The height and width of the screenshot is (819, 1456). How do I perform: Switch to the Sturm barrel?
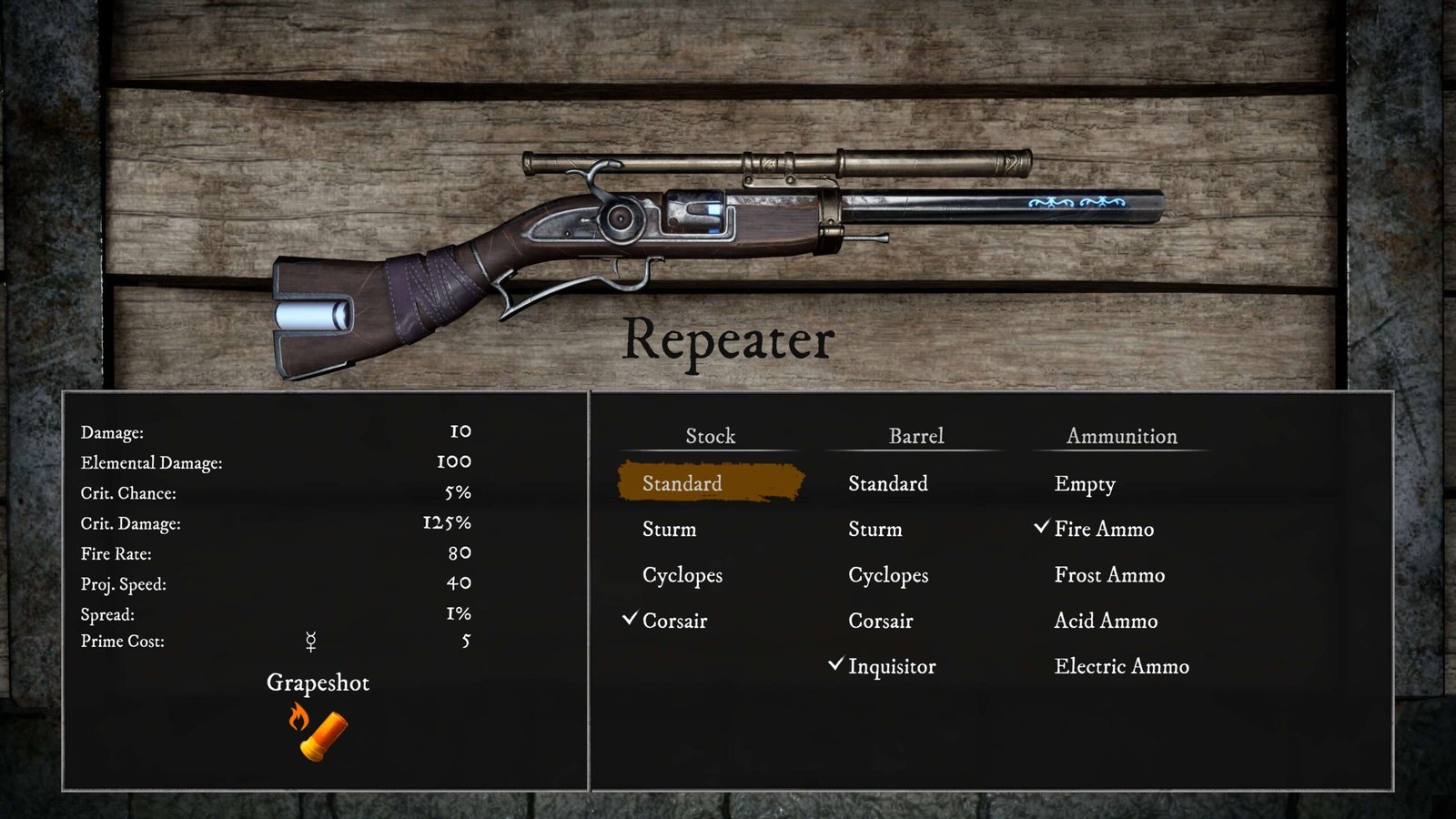pyautogui.click(x=875, y=529)
